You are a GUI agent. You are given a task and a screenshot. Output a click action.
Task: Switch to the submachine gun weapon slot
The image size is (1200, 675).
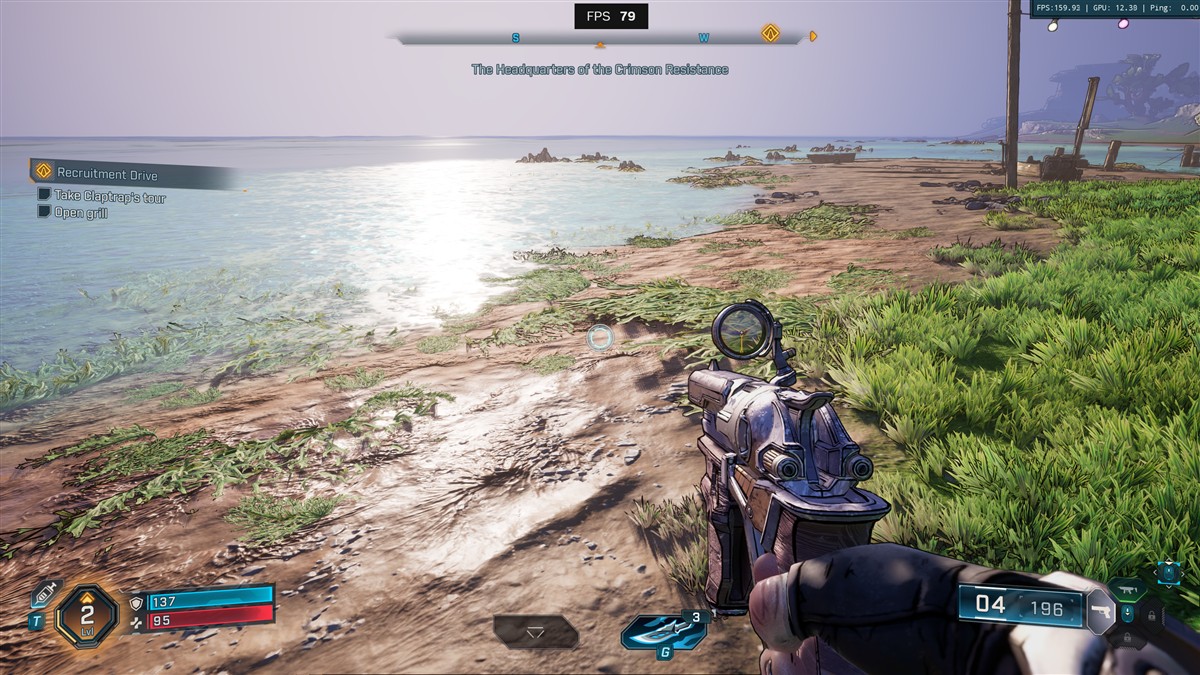point(1127,589)
